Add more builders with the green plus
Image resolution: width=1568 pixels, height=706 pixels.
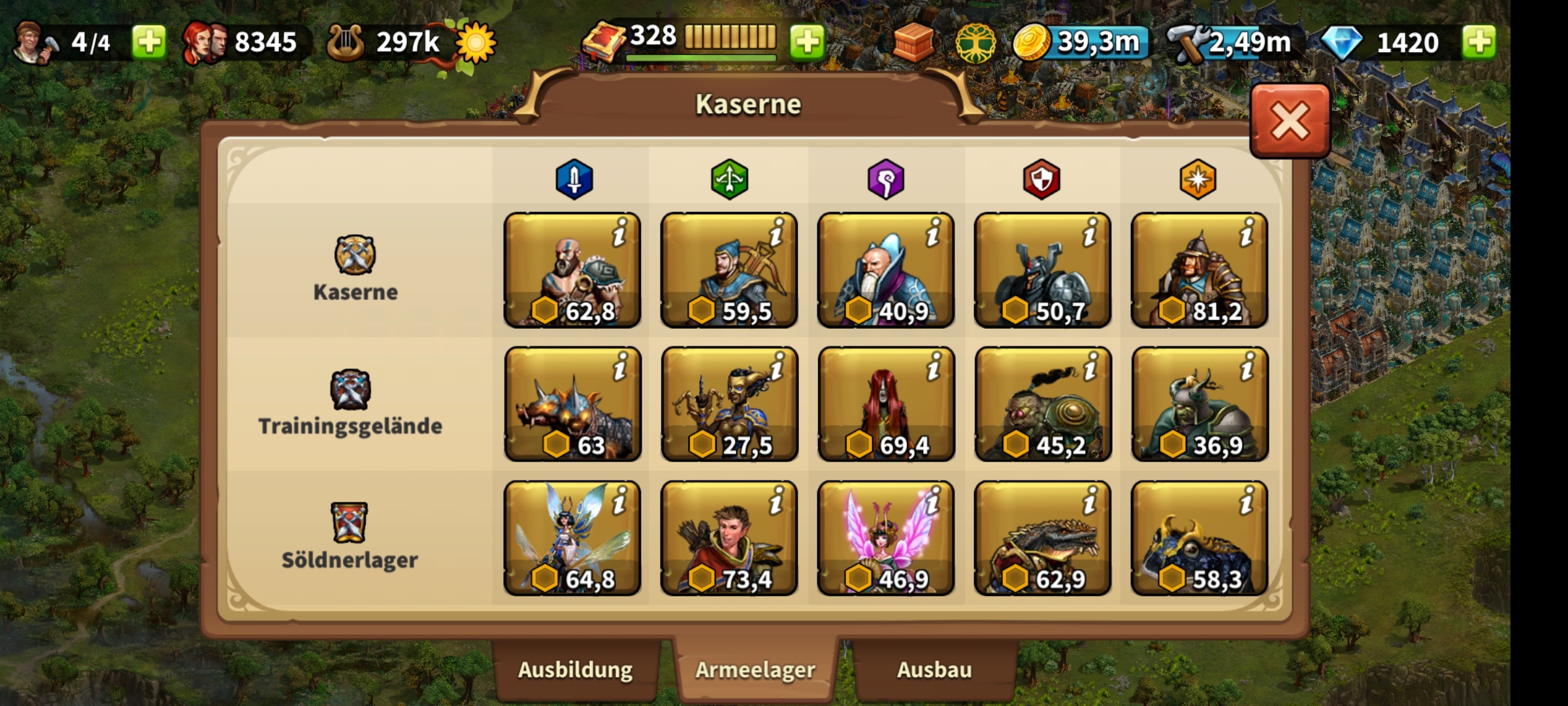(x=149, y=42)
